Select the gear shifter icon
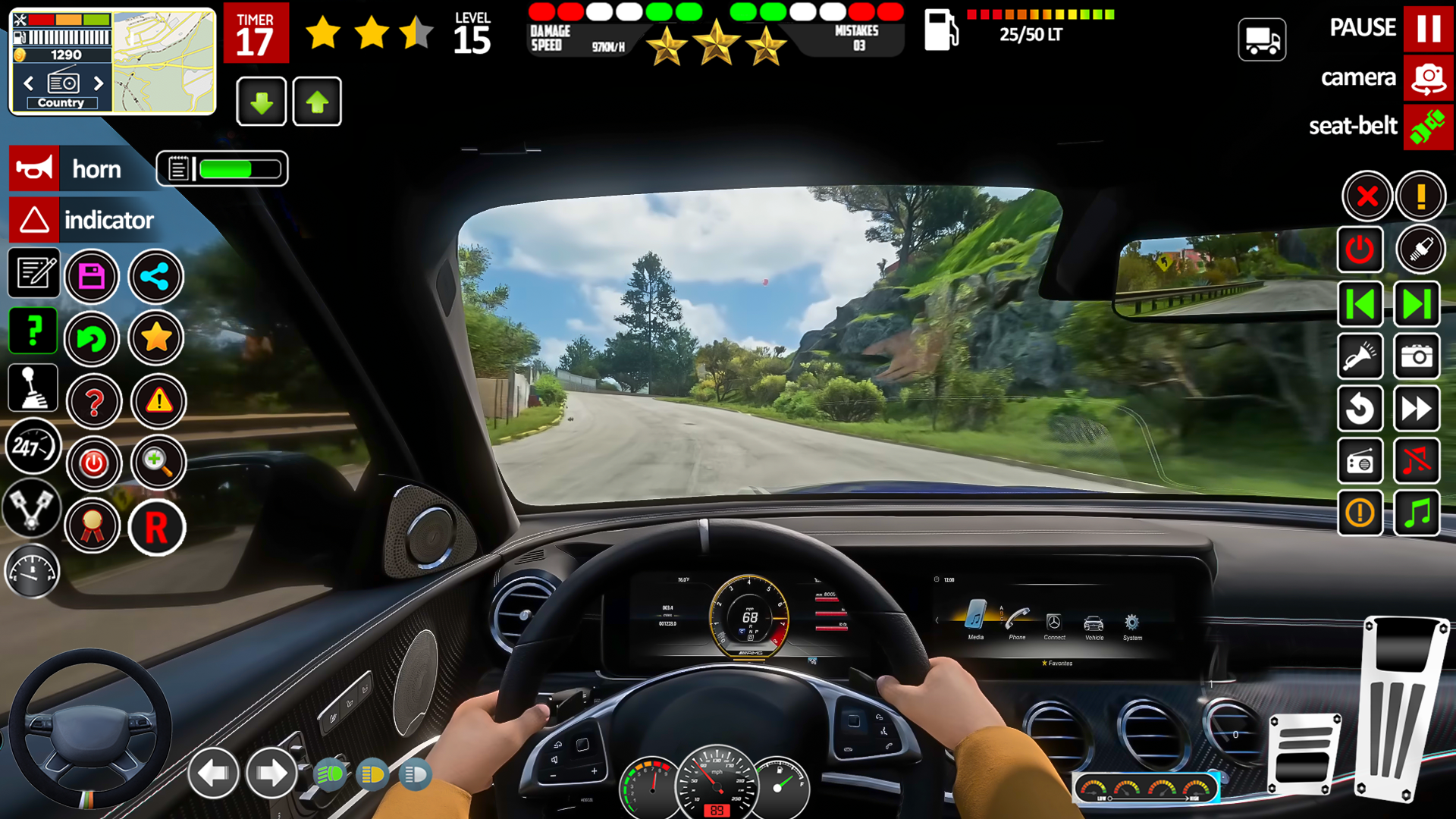 tap(32, 388)
